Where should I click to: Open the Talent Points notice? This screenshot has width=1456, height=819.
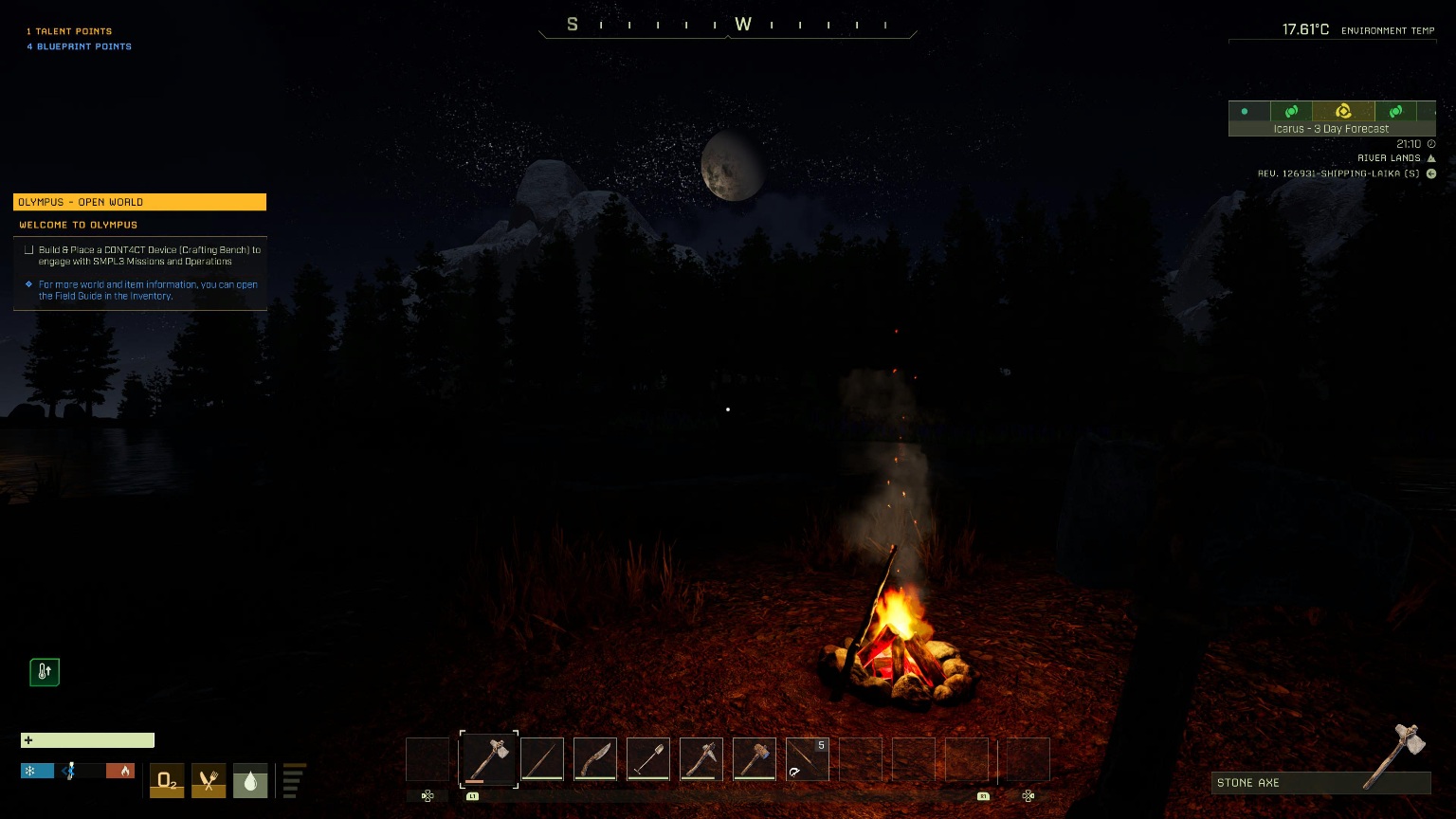(x=69, y=31)
